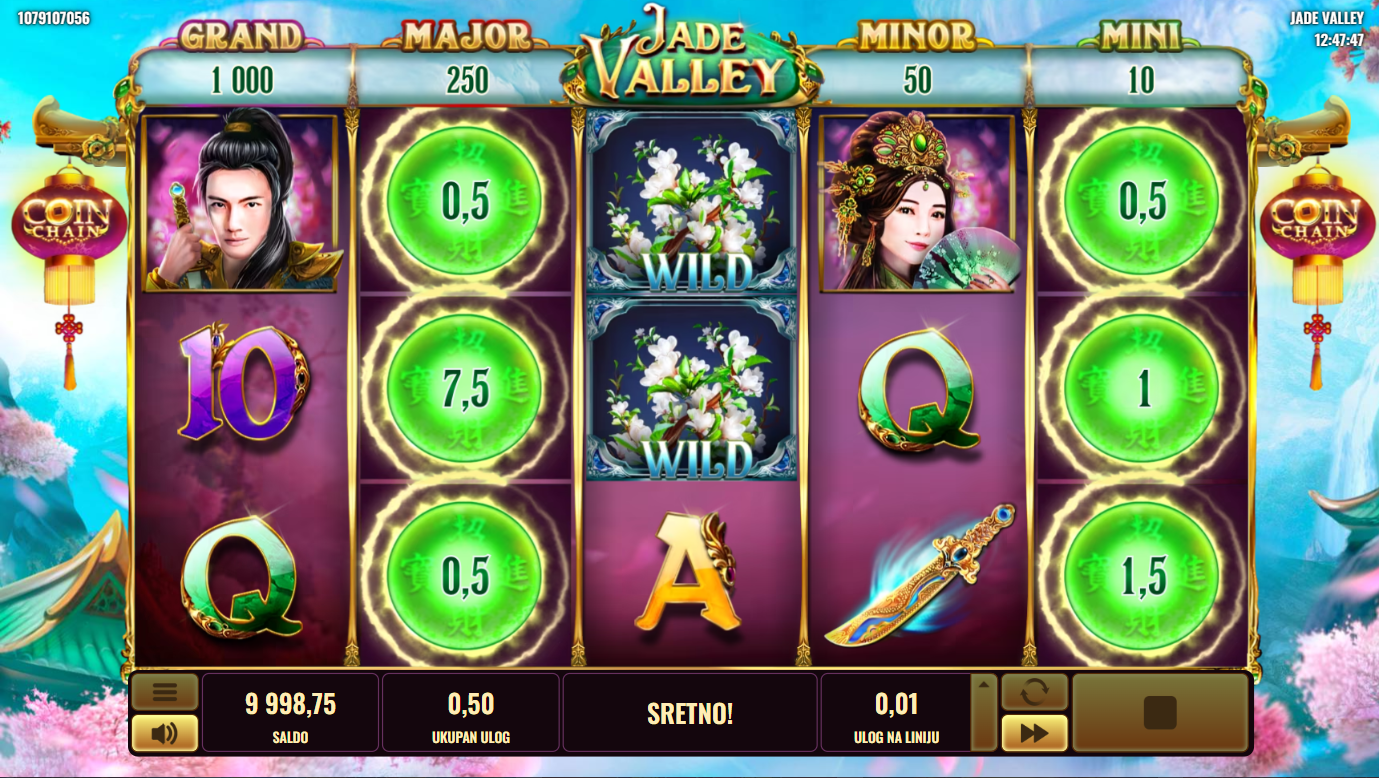Activate the fast-forward turbo spin button

pyautogui.click(x=1034, y=733)
